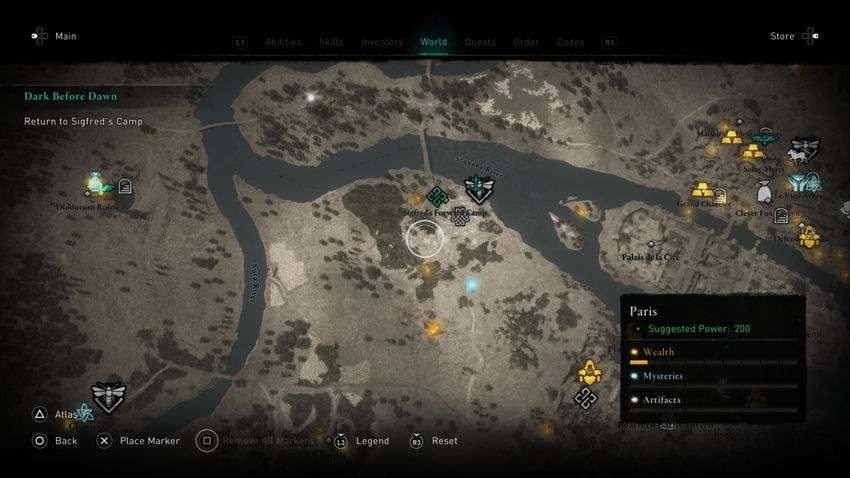The image size is (850, 478).
Task: Show the Codex tab
Action: pyautogui.click(x=570, y=42)
